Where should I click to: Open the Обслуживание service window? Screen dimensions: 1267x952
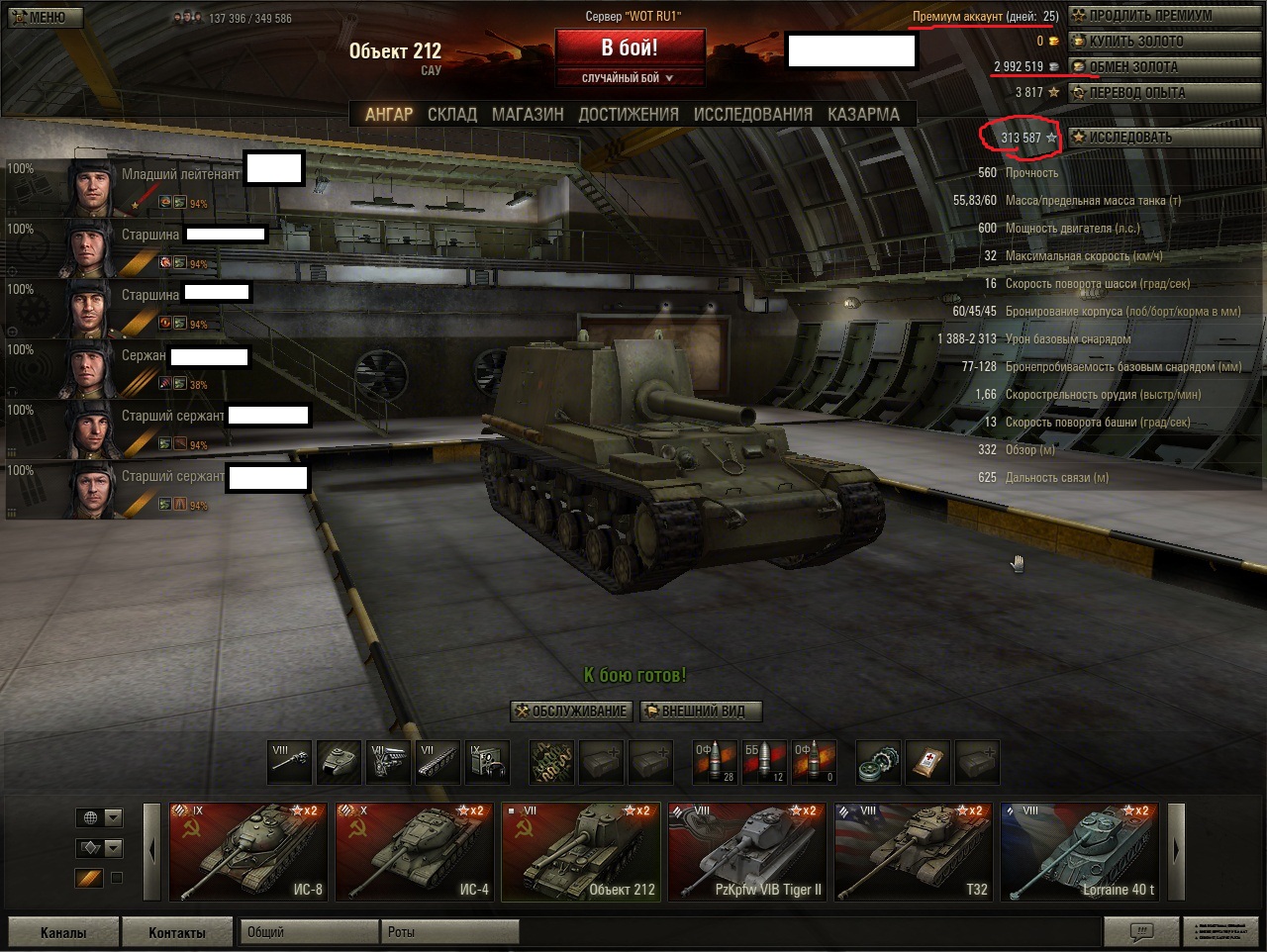point(571,711)
